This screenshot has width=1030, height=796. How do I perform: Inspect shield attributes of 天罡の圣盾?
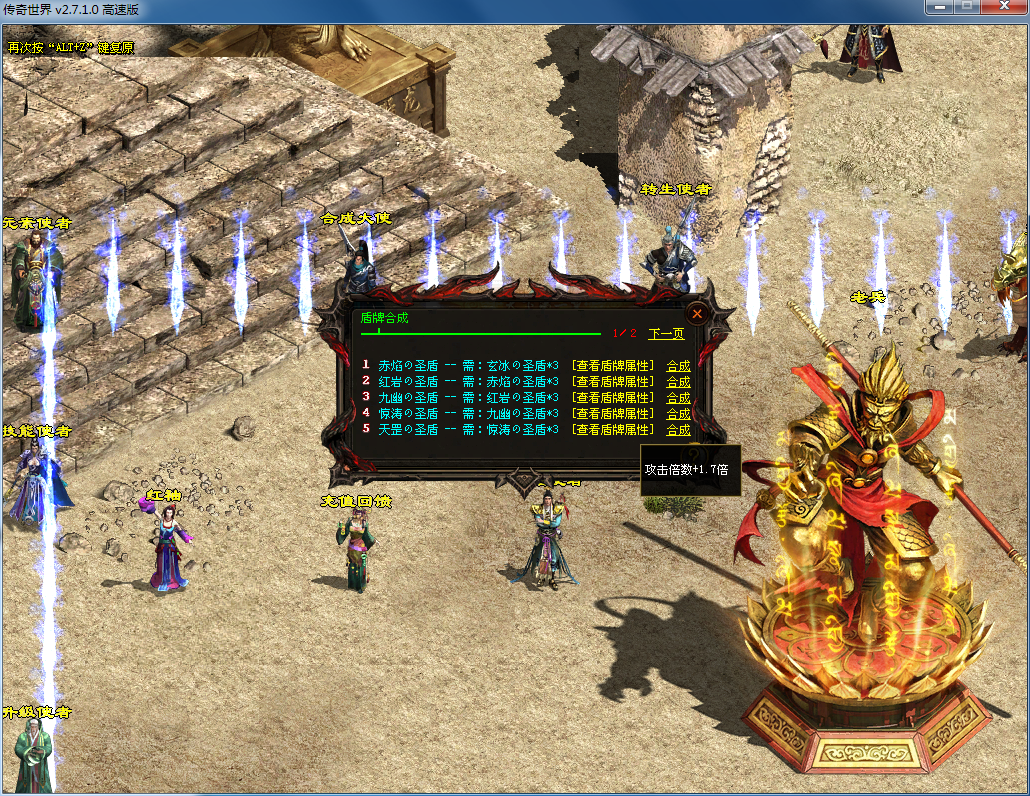tap(613, 430)
